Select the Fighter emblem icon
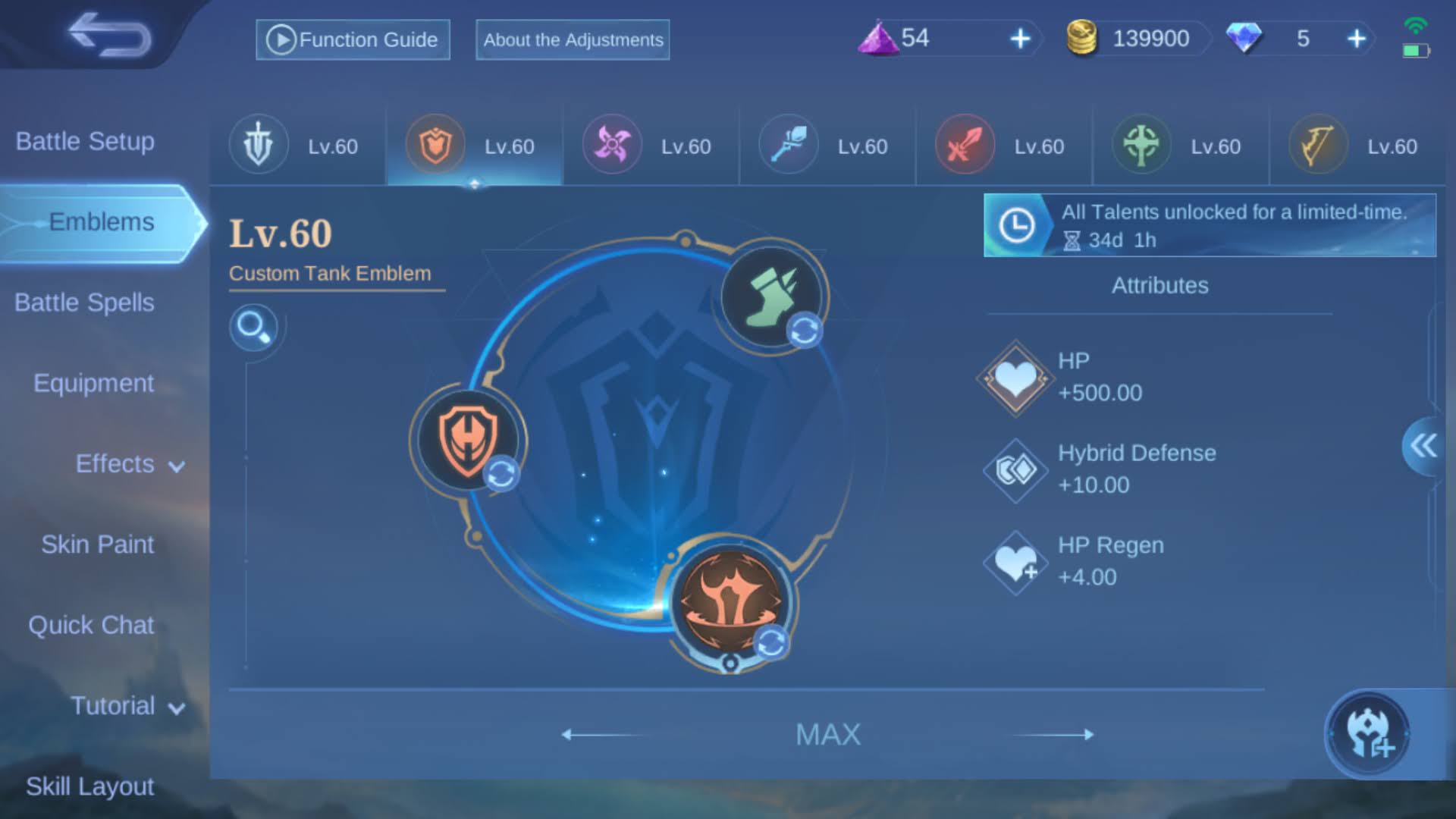1456x819 pixels. pos(963,144)
